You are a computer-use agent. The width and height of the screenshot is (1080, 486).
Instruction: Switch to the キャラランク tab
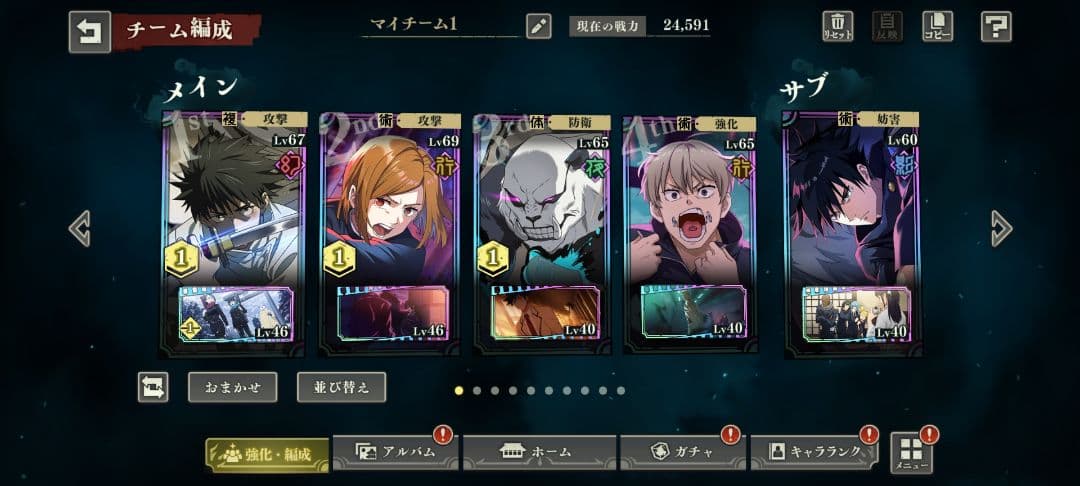(813, 452)
